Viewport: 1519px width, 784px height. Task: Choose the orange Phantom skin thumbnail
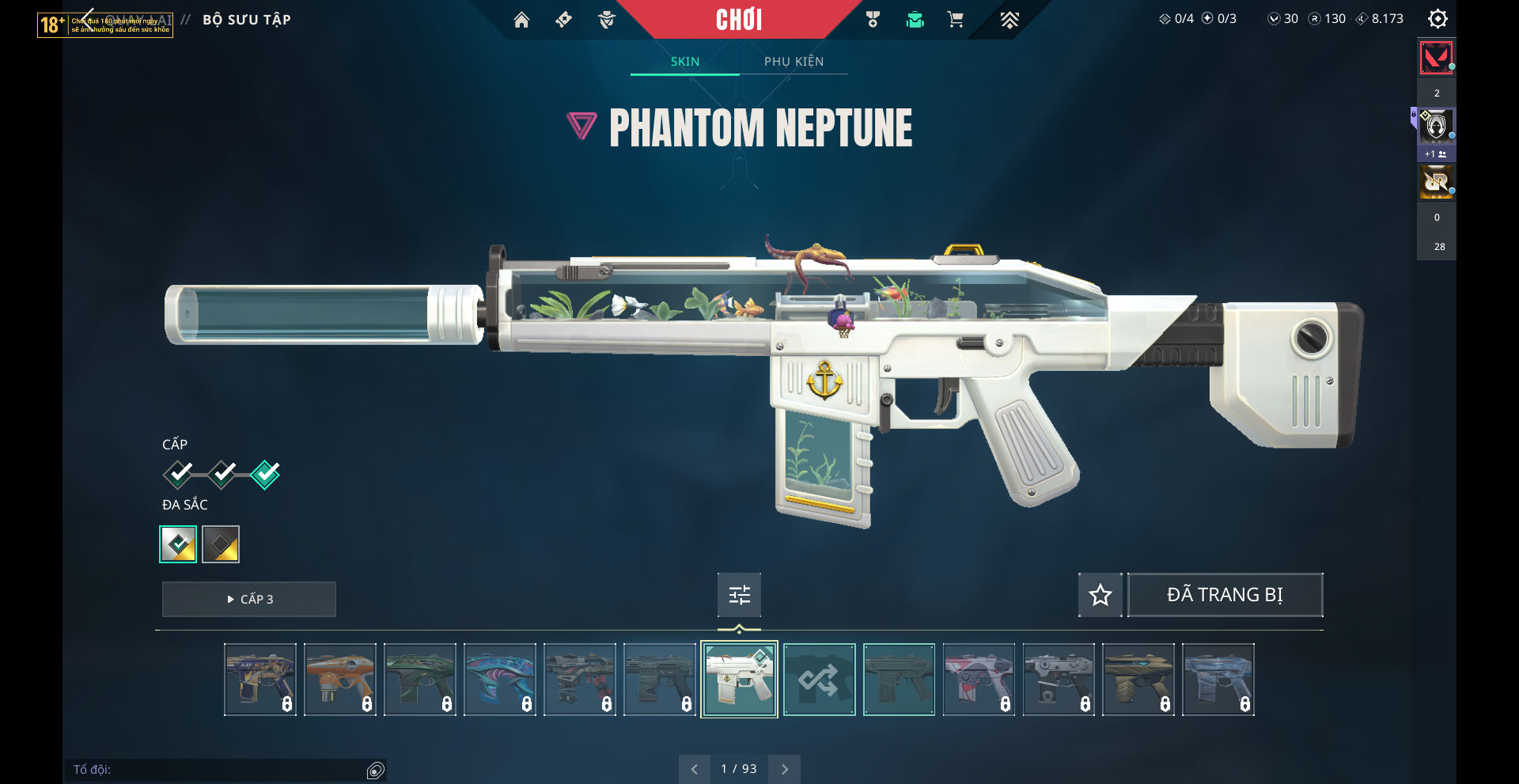click(340, 680)
